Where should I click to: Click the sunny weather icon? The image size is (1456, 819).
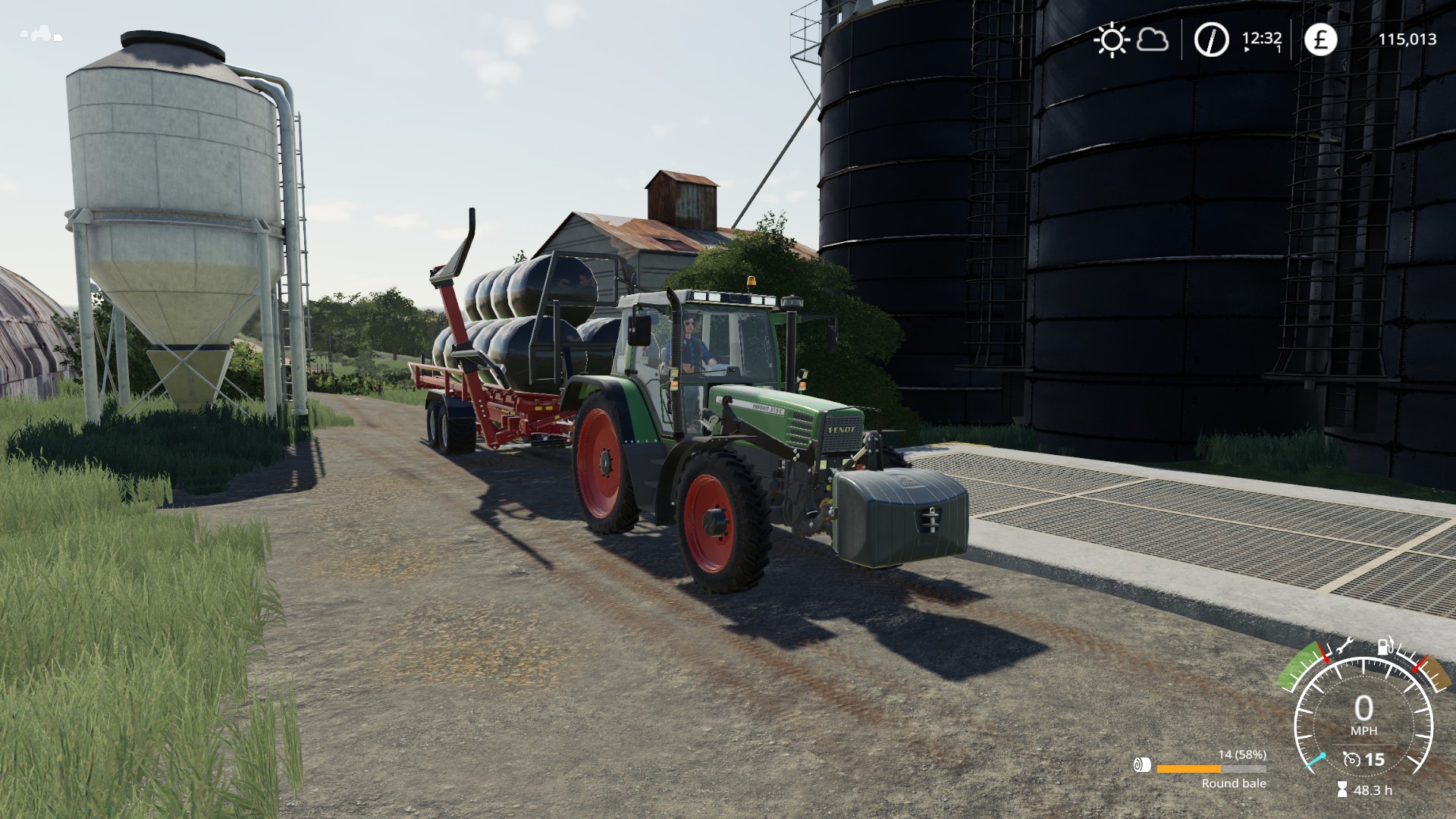(1112, 39)
